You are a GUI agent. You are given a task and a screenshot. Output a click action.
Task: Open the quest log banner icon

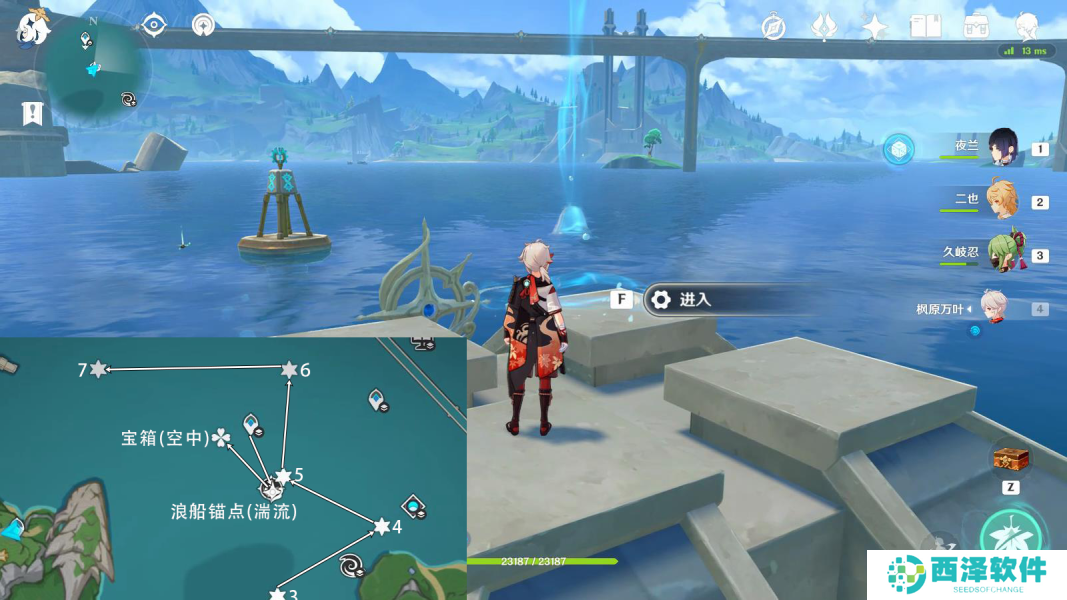[33, 113]
